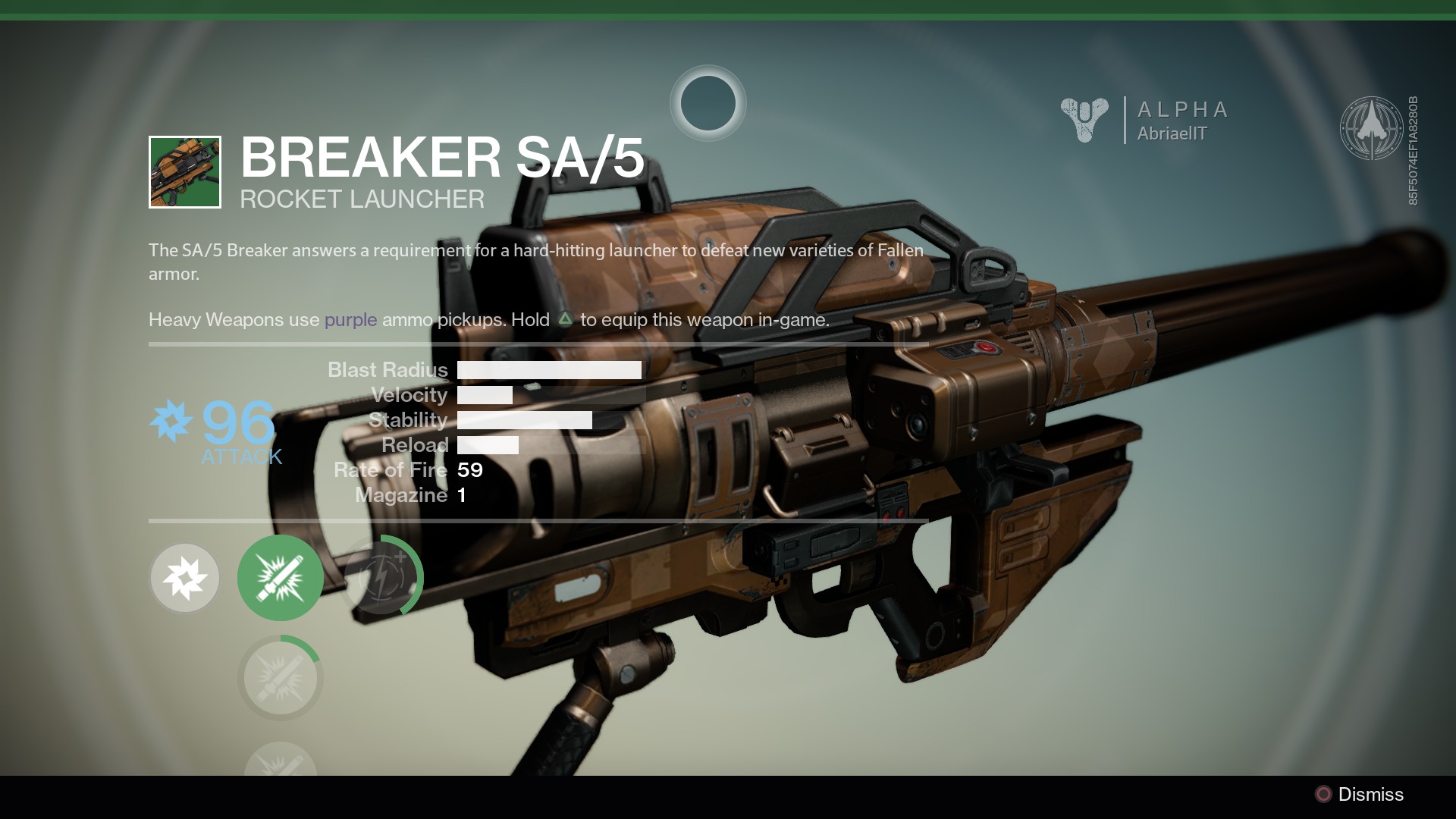
Task: Select the locked lightning bolt upgrade node
Action: pyautogui.click(x=381, y=578)
